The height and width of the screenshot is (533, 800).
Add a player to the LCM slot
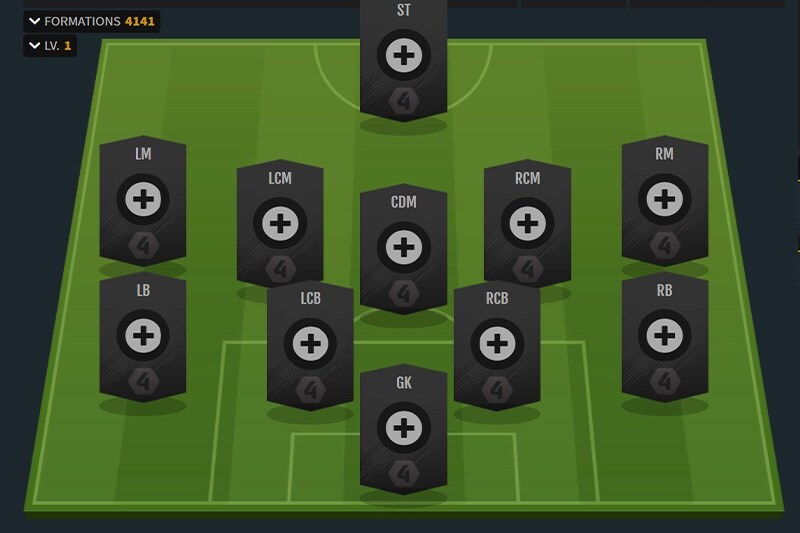[x=280, y=223]
